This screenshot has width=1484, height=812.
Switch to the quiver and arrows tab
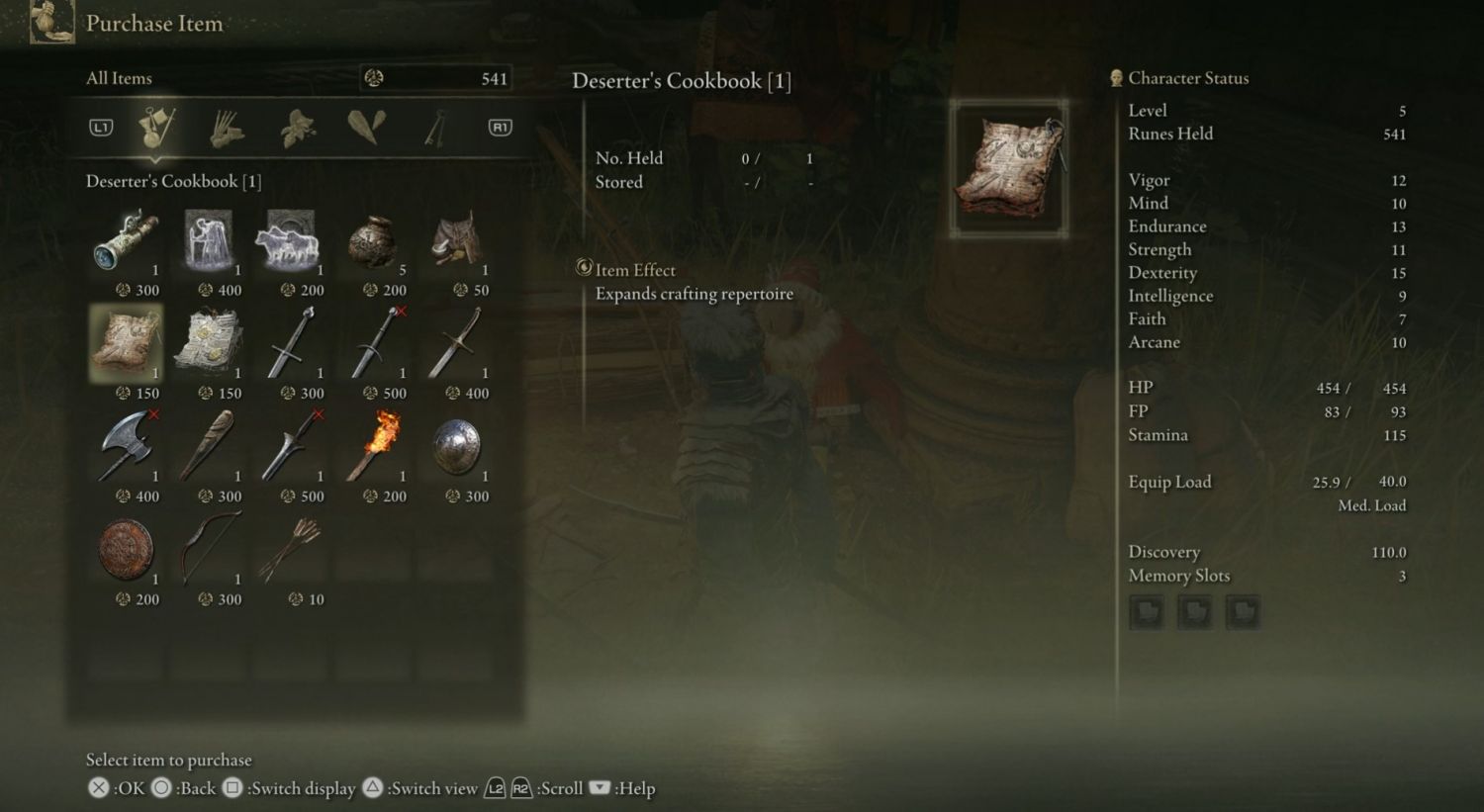click(x=228, y=128)
